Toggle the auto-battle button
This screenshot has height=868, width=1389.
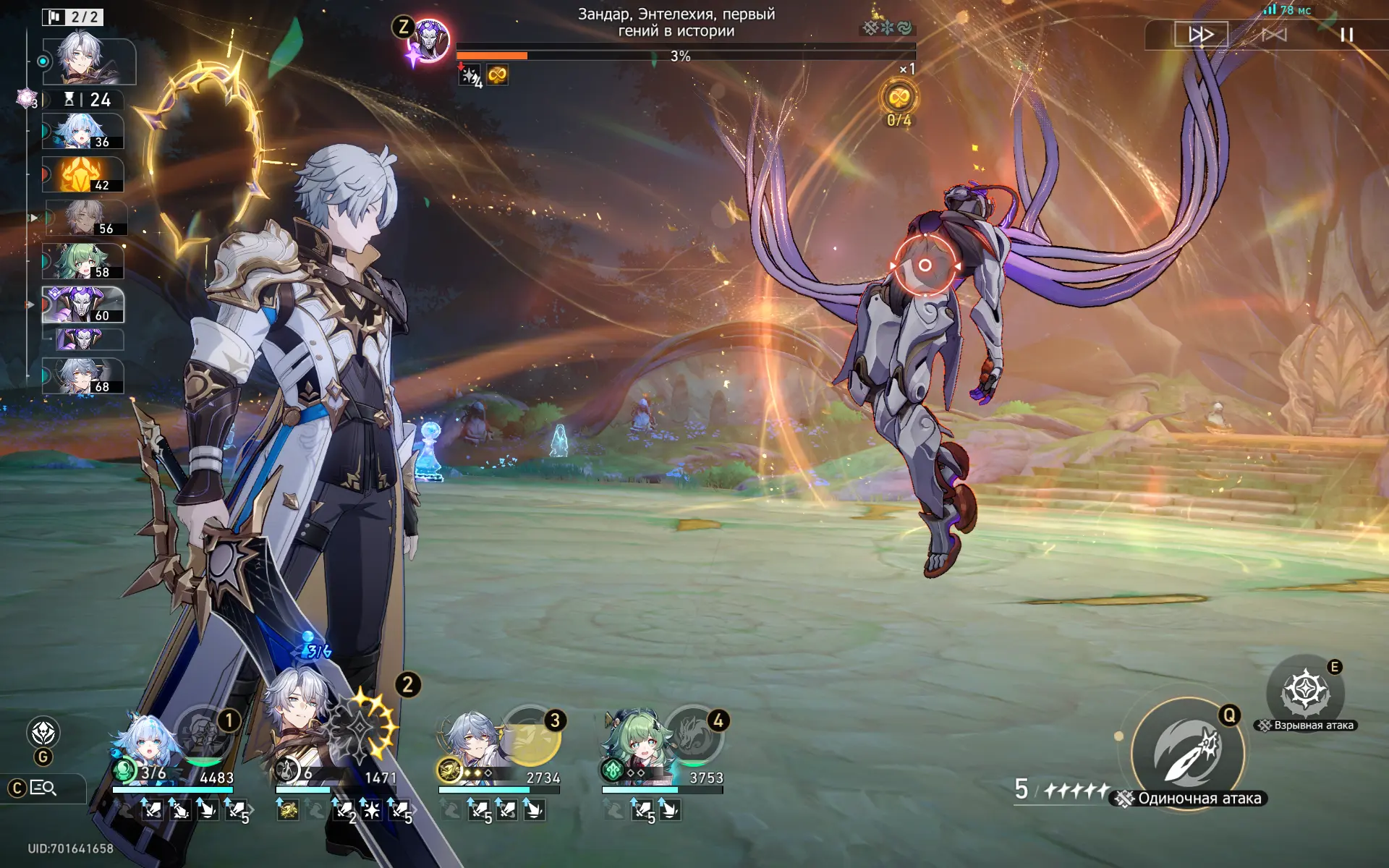[1274, 35]
